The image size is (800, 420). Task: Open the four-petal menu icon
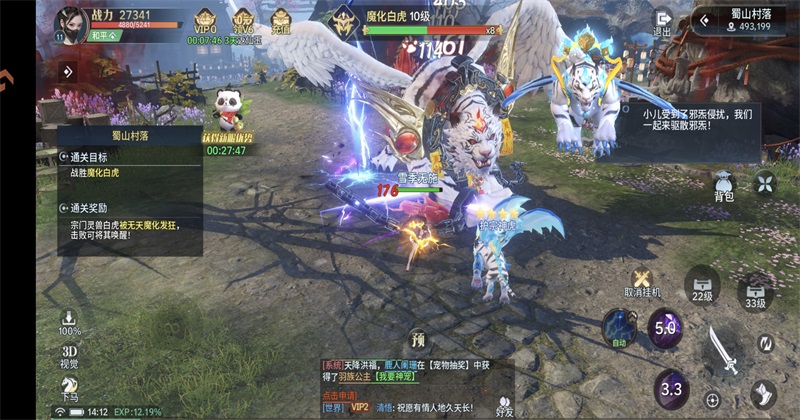pyautogui.click(x=764, y=182)
